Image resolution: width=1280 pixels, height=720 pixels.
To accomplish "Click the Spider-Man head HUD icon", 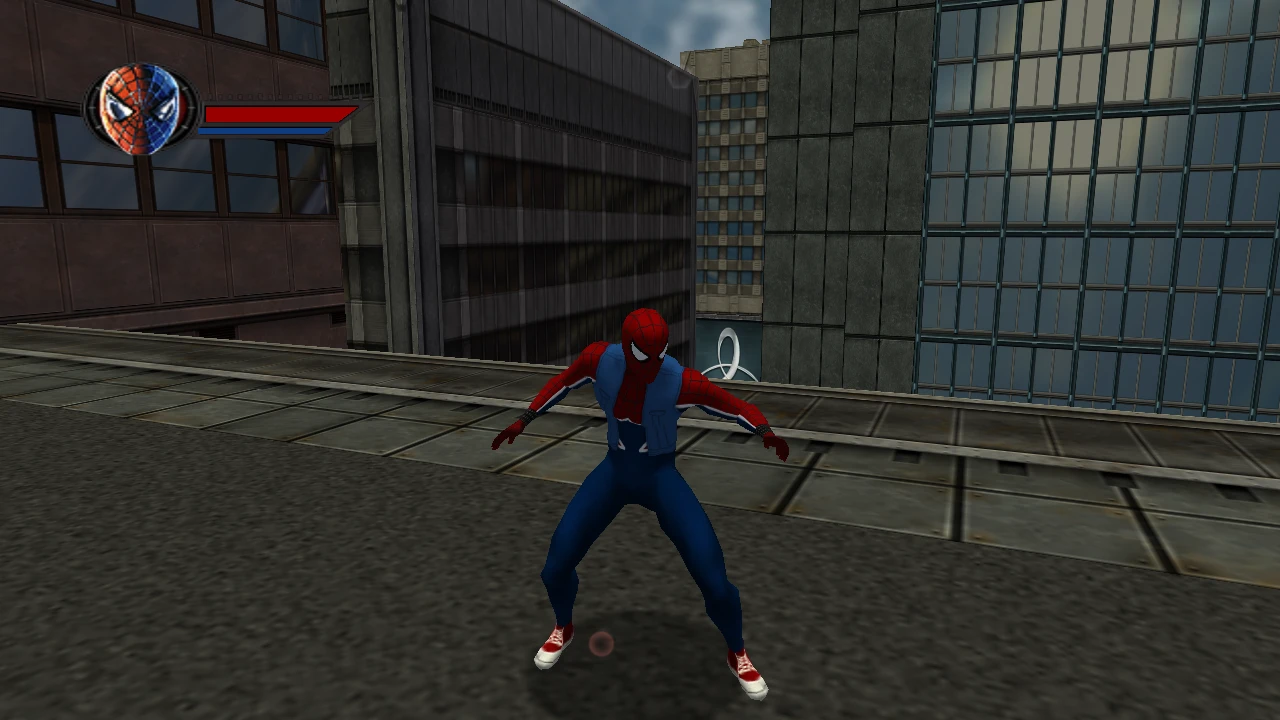I will click(140, 107).
